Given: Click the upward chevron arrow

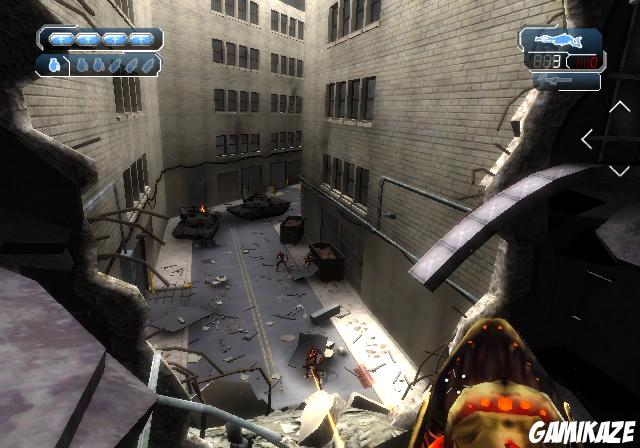Looking at the screenshot, I should click(619, 108).
